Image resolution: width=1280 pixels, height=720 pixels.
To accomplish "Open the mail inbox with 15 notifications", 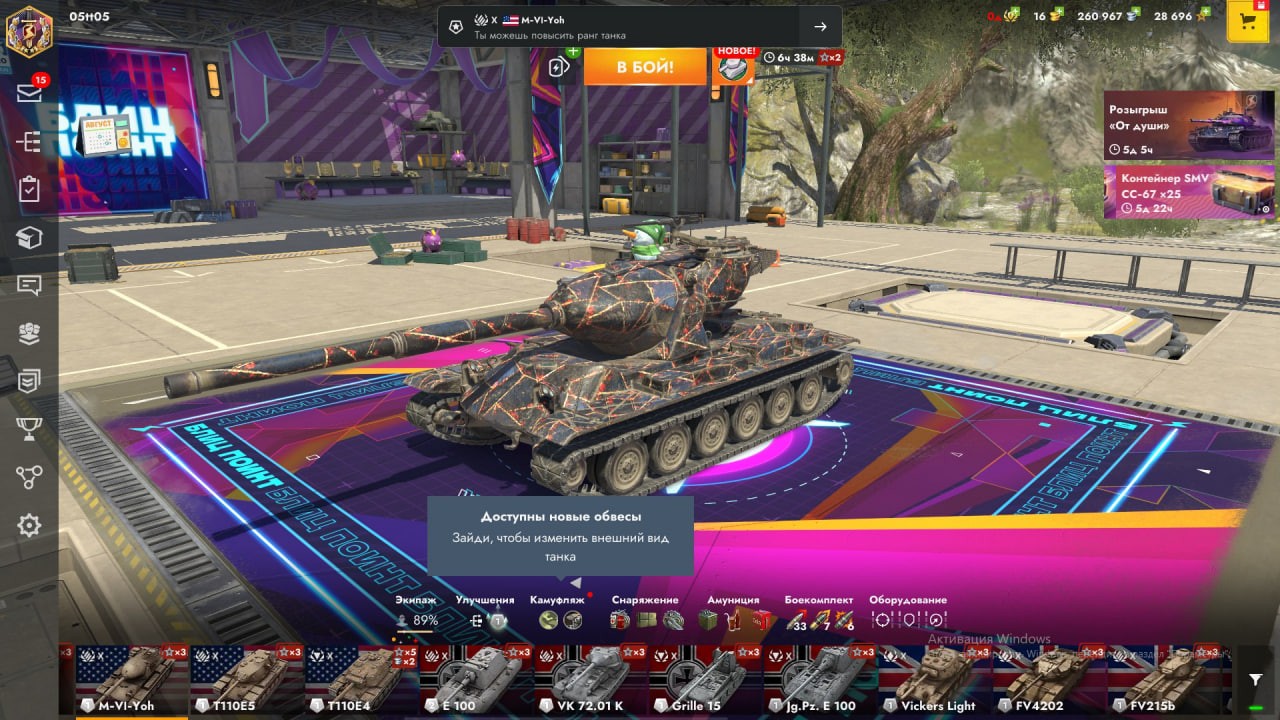I will click(29, 93).
